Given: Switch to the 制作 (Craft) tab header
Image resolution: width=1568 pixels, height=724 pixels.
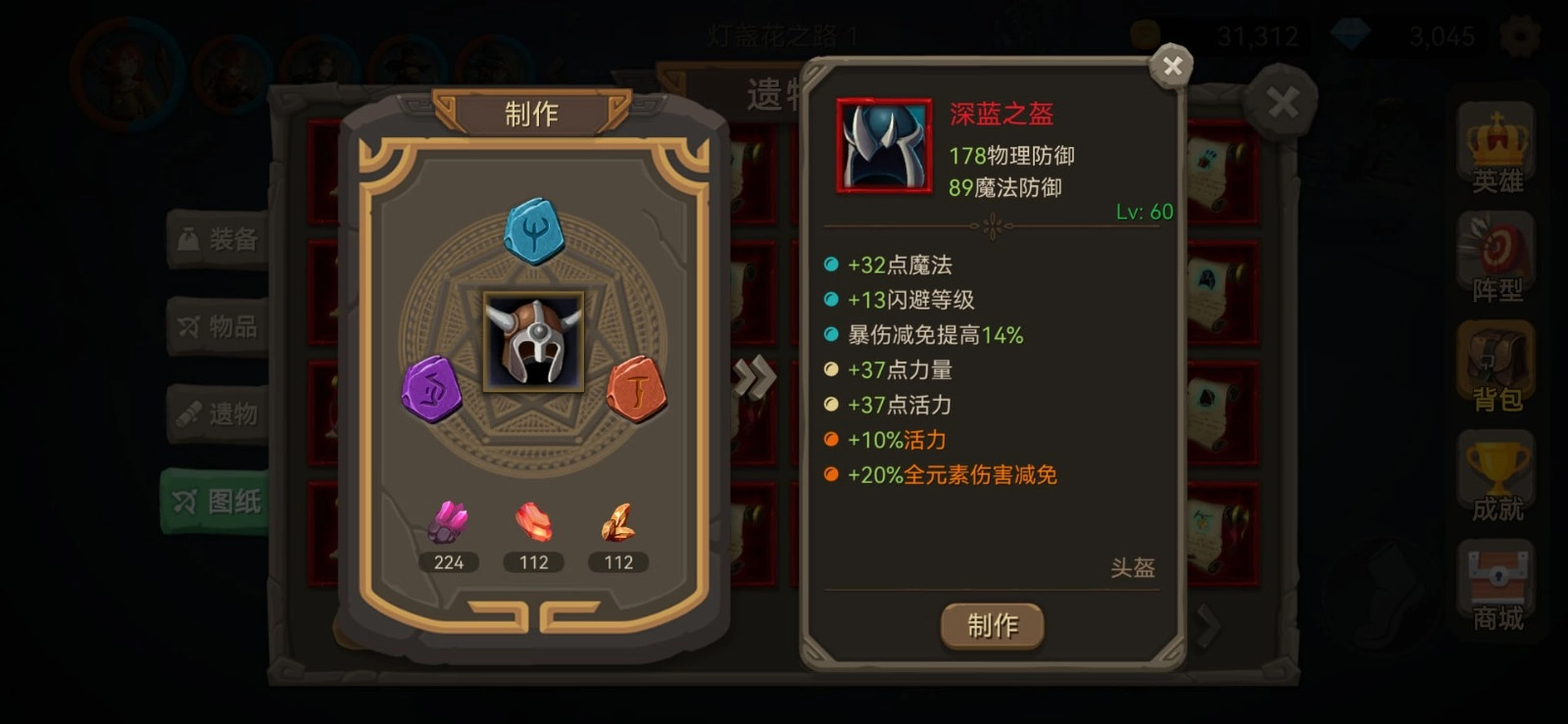Looking at the screenshot, I should [530, 114].
